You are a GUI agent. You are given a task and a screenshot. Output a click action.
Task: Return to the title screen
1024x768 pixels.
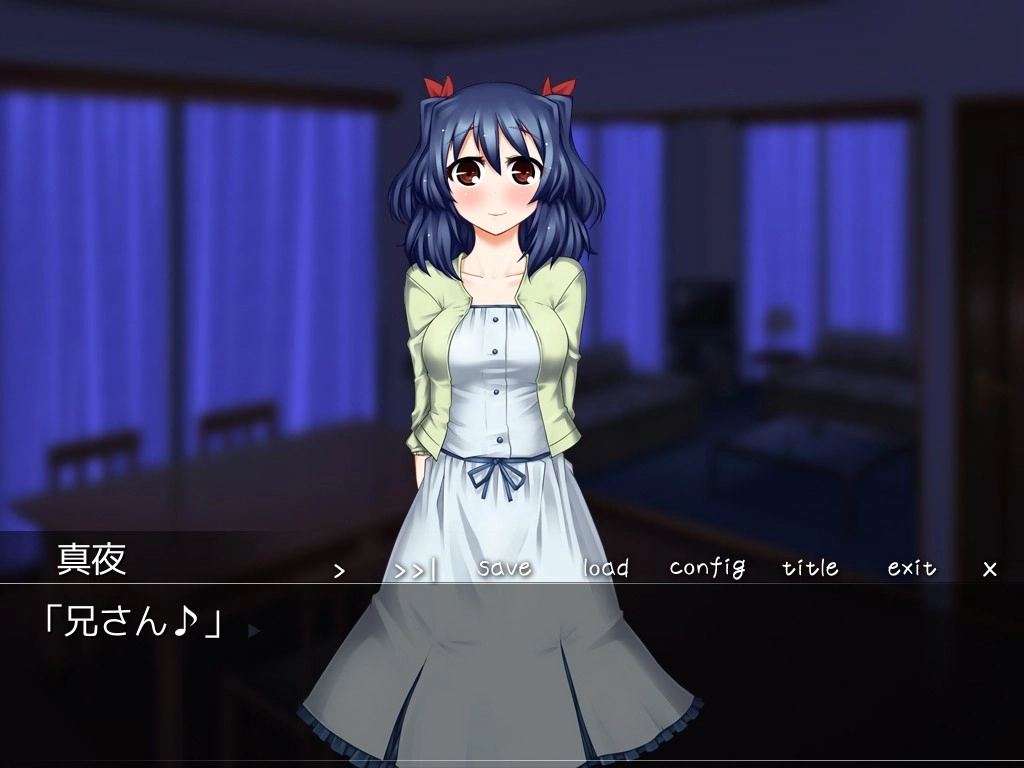pos(810,568)
